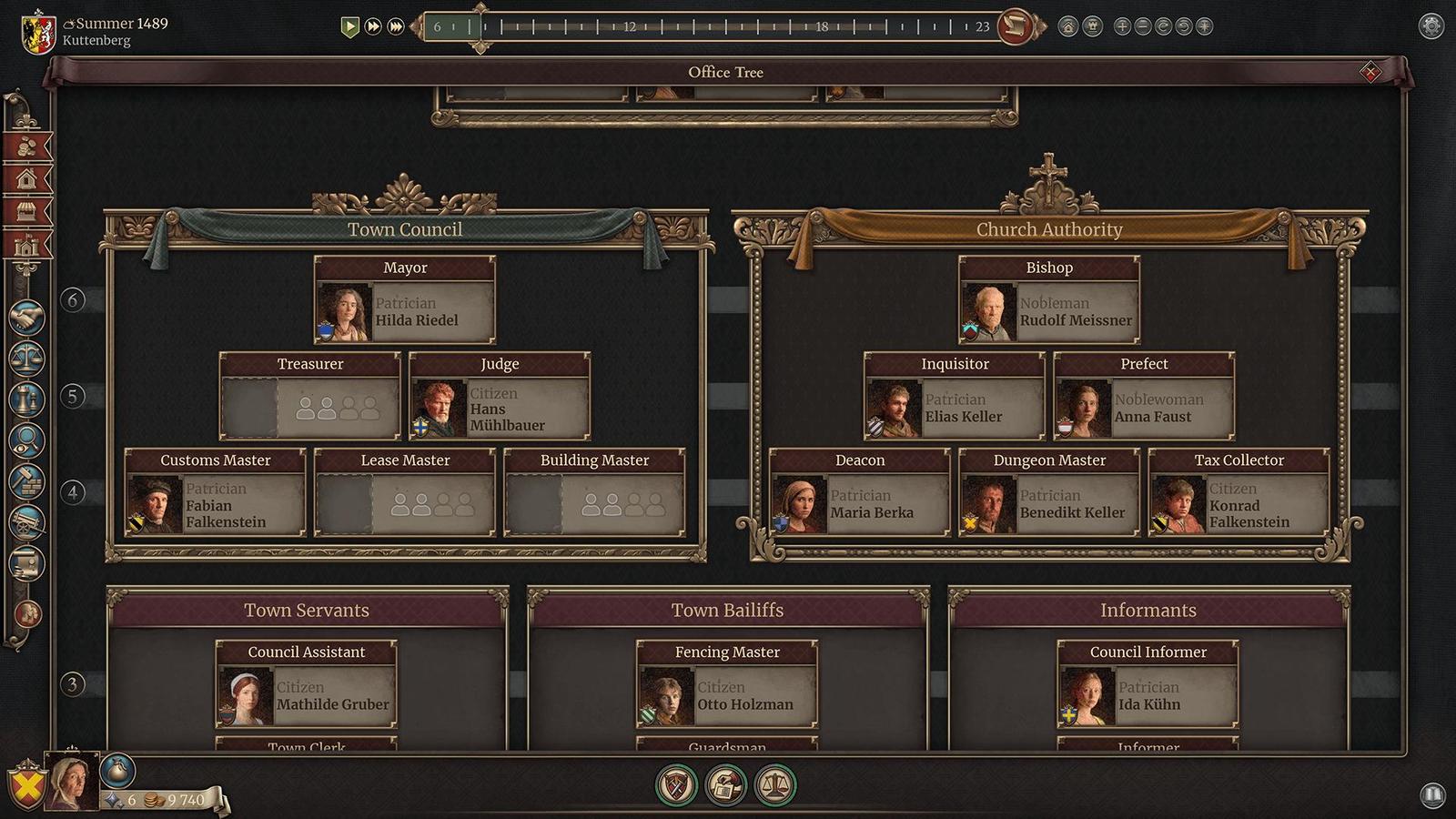This screenshot has width=1456, height=819.
Task: Click the home icon in the top toolbar
Action: pyautogui.click(x=1067, y=26)
